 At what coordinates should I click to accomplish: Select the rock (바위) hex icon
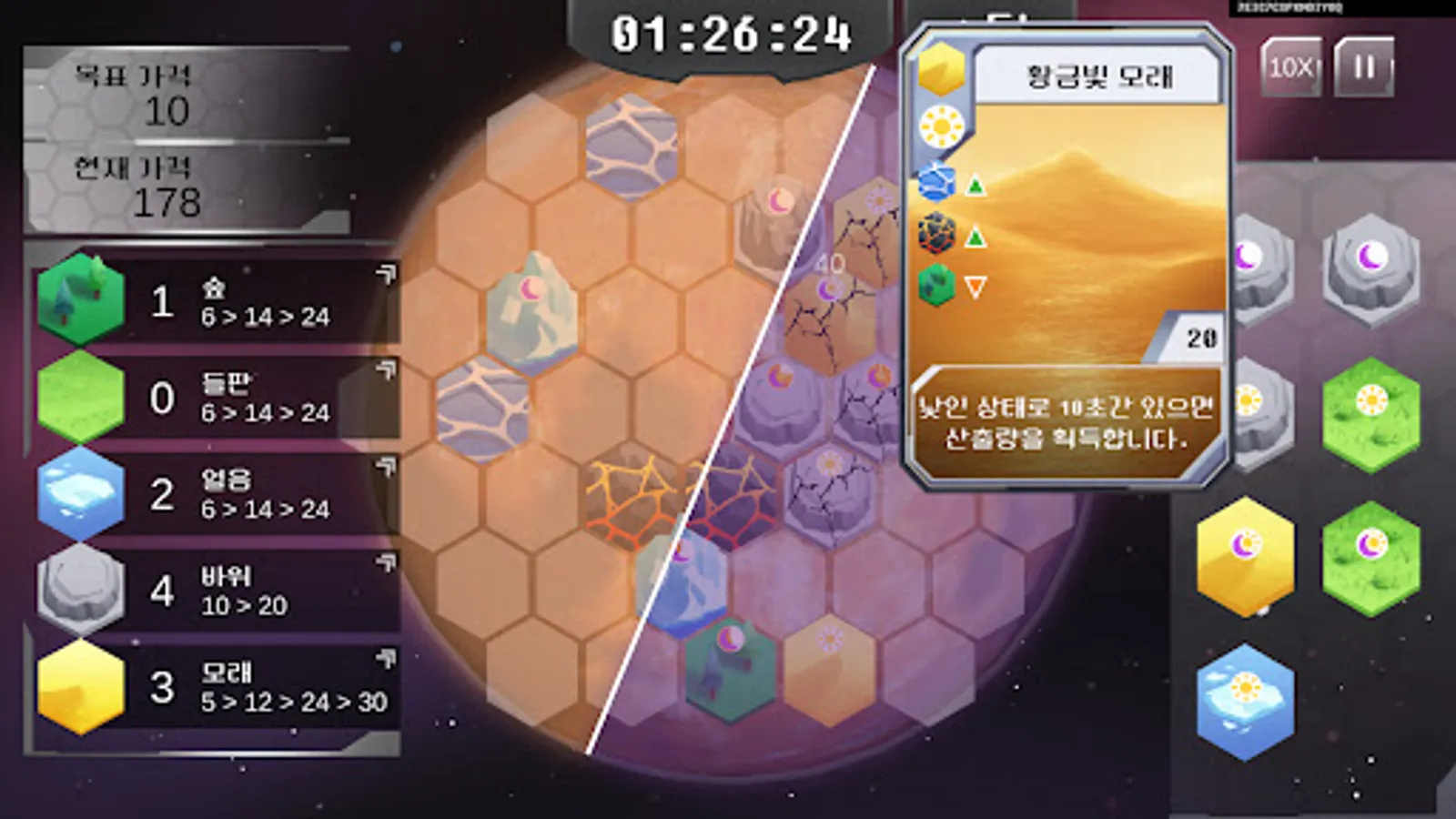[80, 591]
